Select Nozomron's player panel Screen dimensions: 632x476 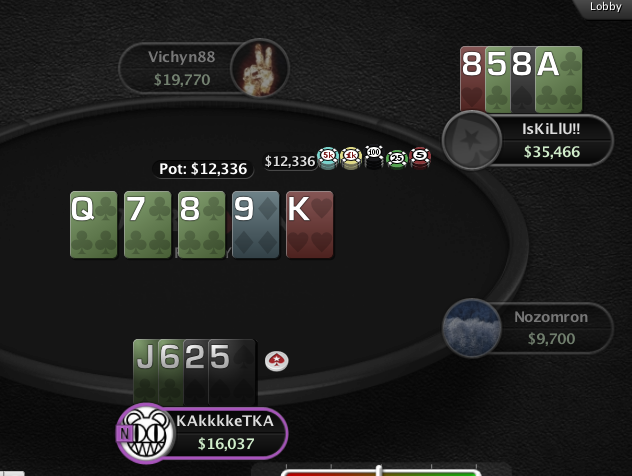[x=550, y=327]
